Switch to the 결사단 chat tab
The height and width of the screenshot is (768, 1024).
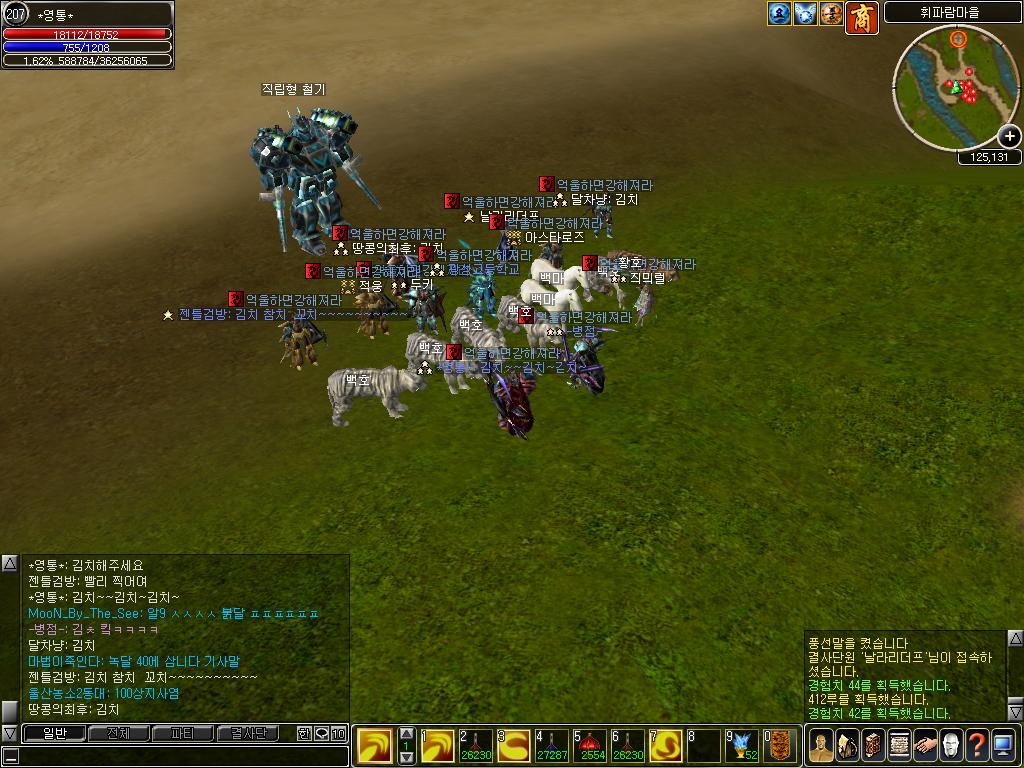coord(247,733)
